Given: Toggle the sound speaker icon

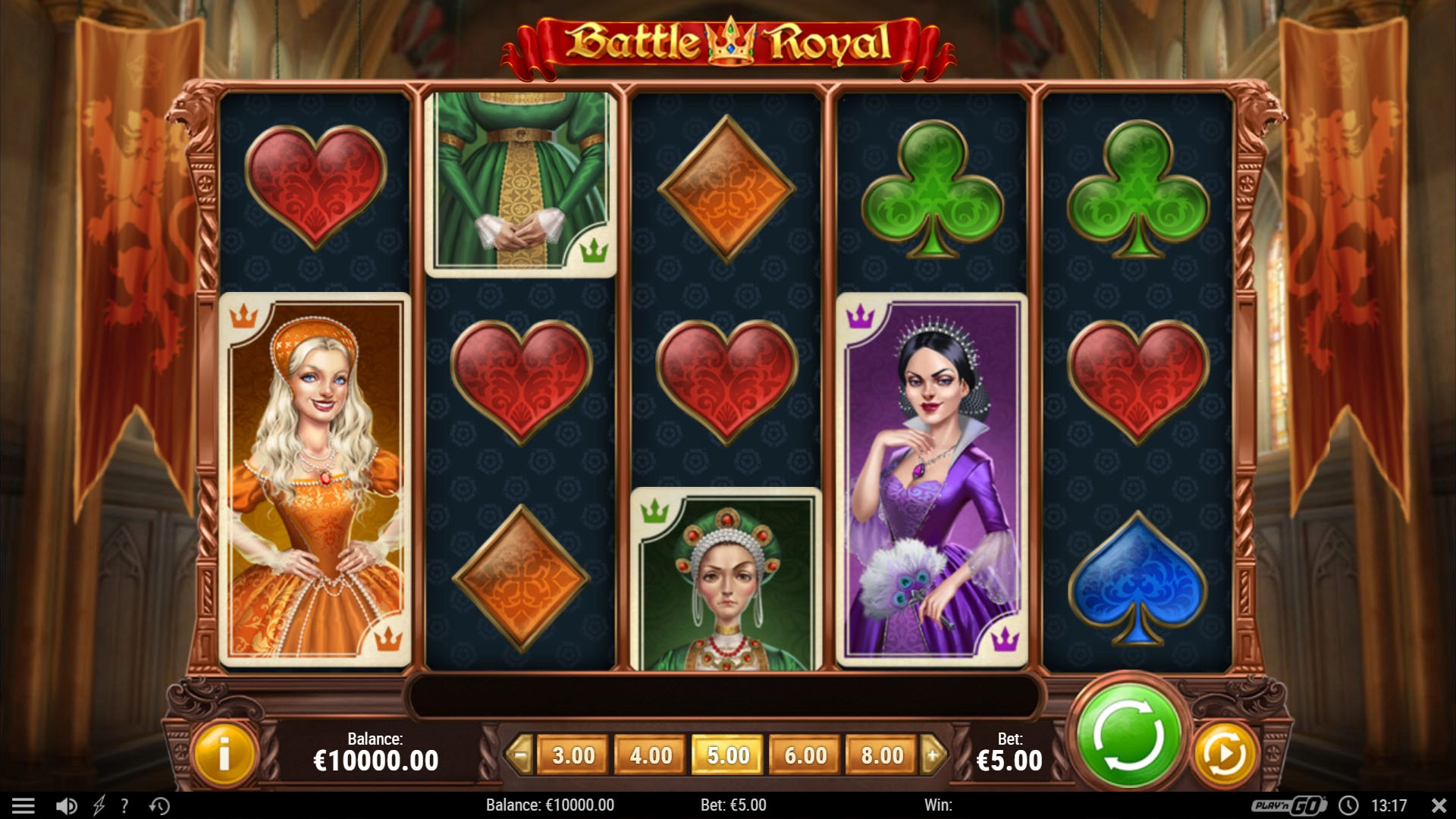Looking at the screenshot, I should [x=67, y=805].
